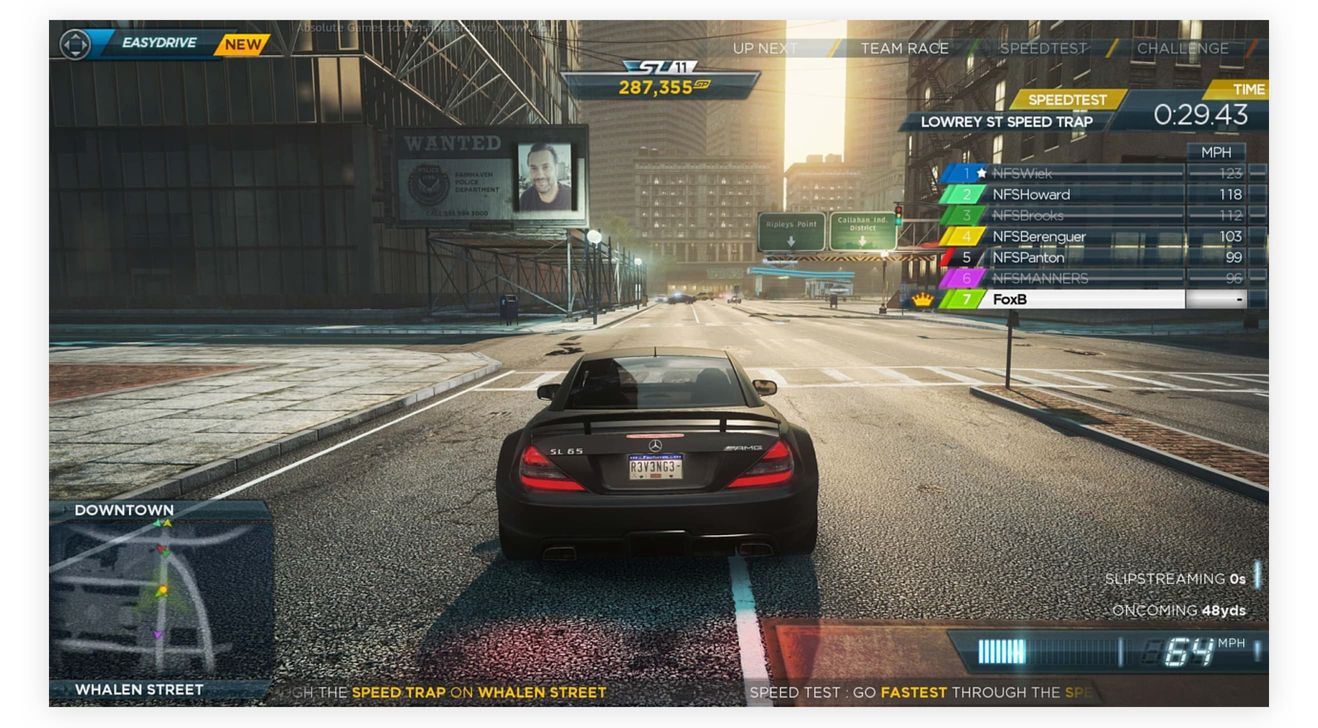Screen dimensions: 1318x728
Task: Click the LOWREY ST SPEED TRAP header
Action: [1007, 120]
